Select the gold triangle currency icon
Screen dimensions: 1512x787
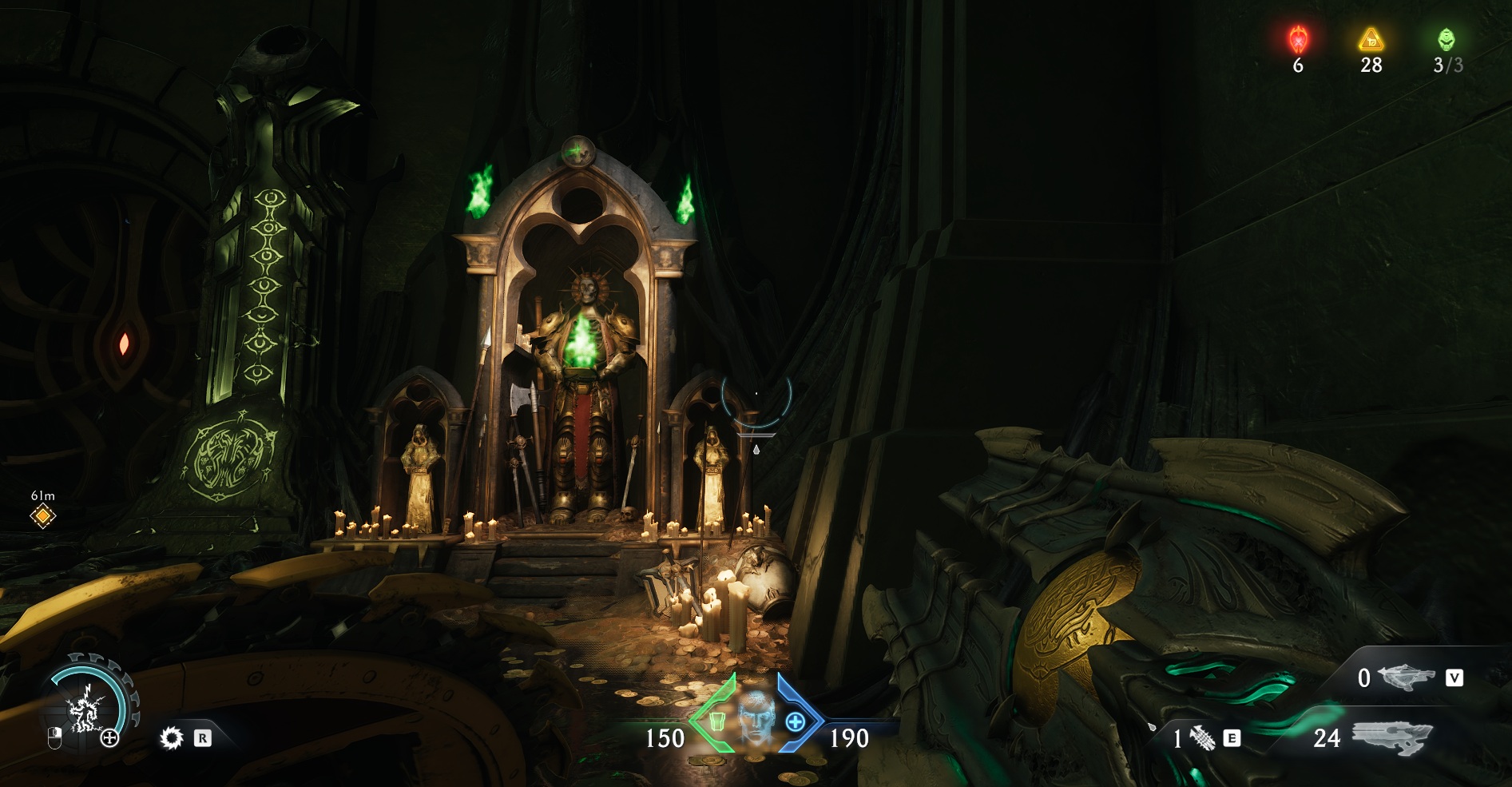(1371, 38)
